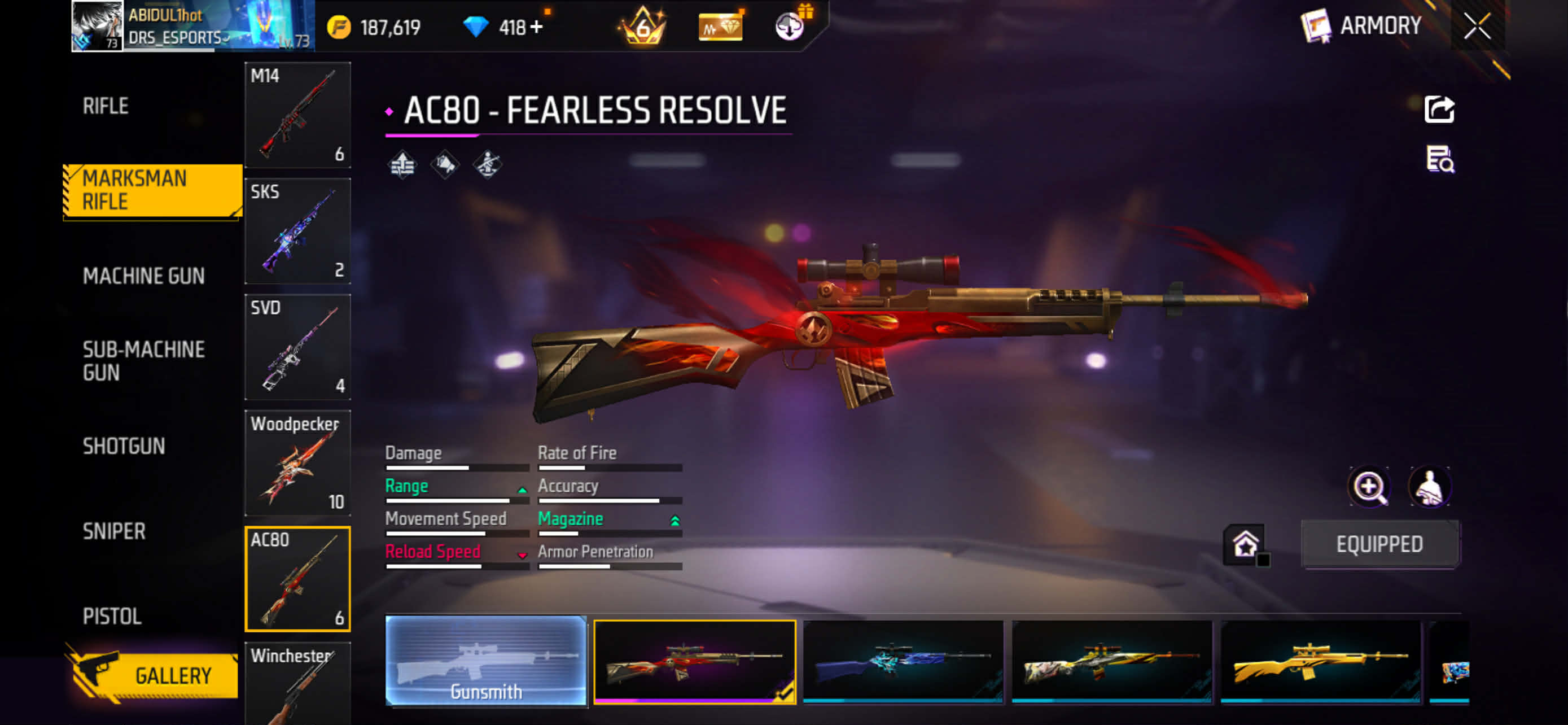Click the share icon
The width and height of the screenshot is (1568, 725).
click(x=1439, y=110)
